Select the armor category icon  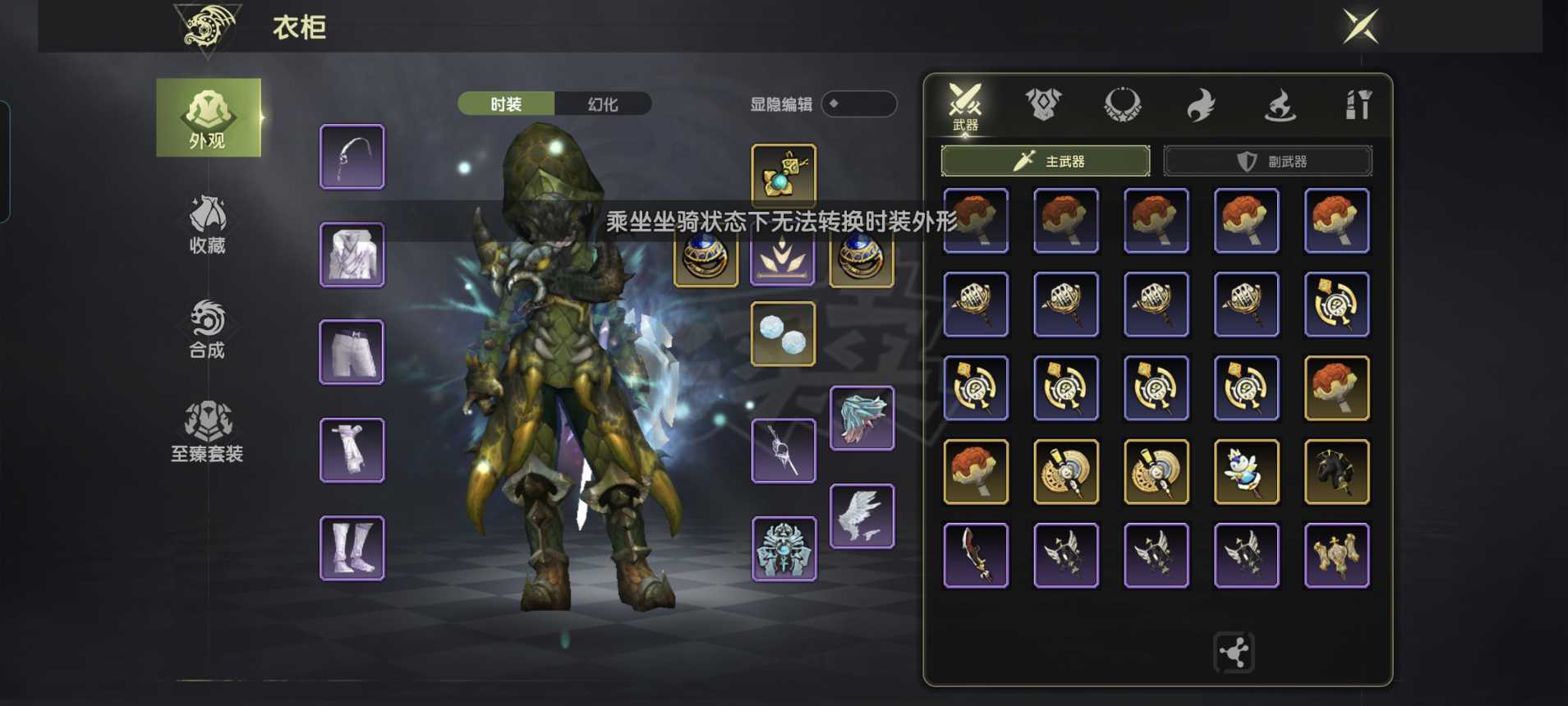(x=1043, y=103)
